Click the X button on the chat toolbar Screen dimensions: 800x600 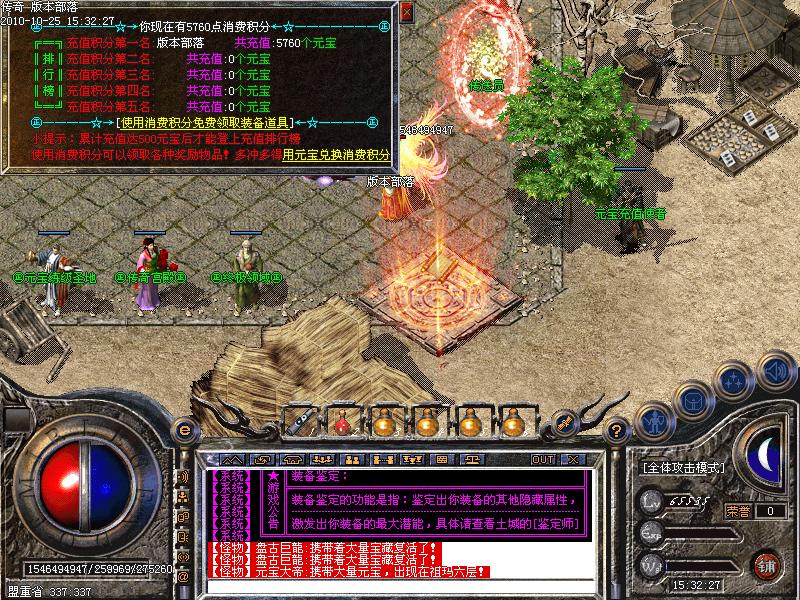(571, 459)
